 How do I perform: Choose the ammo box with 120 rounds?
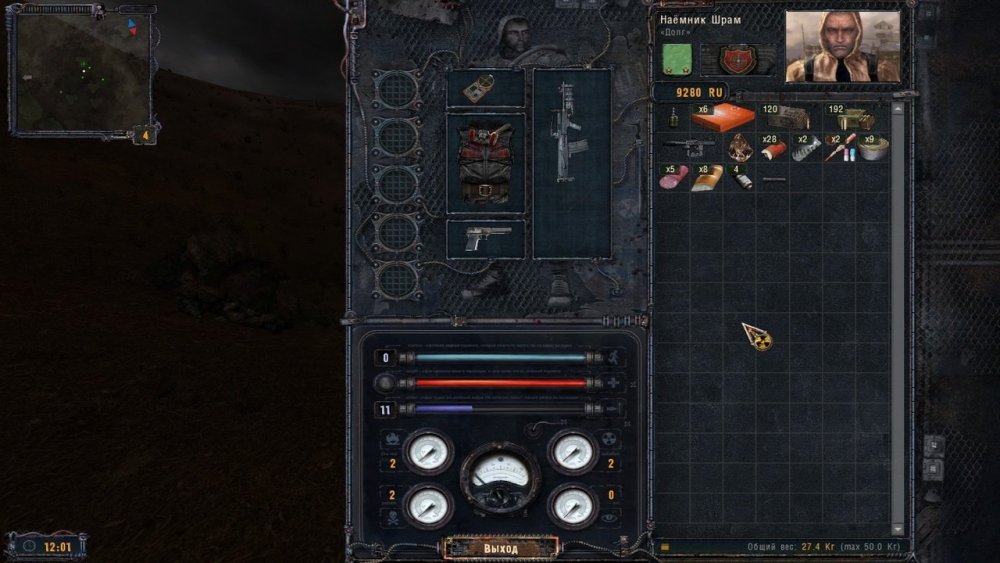788,118
